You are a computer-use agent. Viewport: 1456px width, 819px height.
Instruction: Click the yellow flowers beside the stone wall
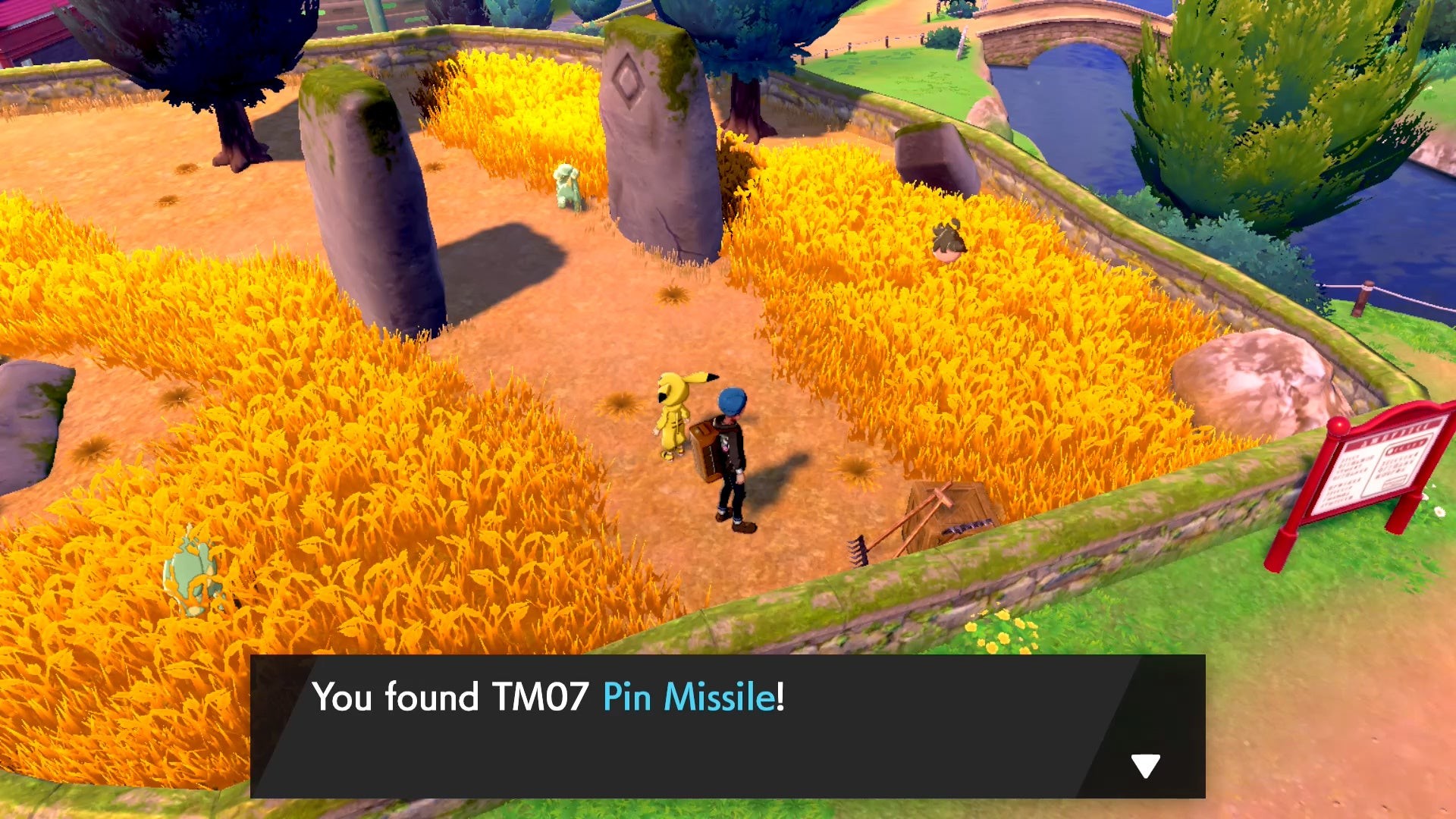[1001, 629]
